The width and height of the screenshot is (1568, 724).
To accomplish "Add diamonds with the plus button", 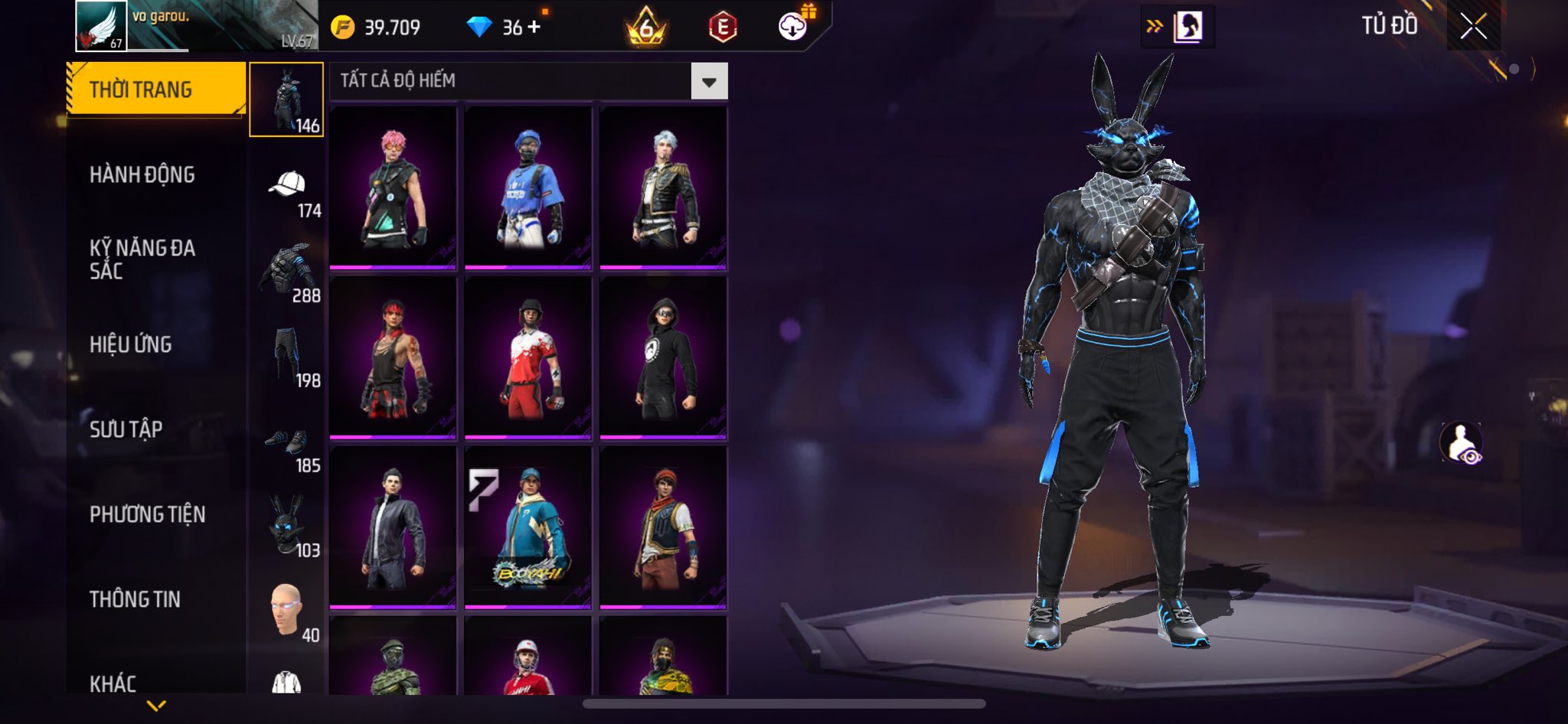I will (534, 27).
